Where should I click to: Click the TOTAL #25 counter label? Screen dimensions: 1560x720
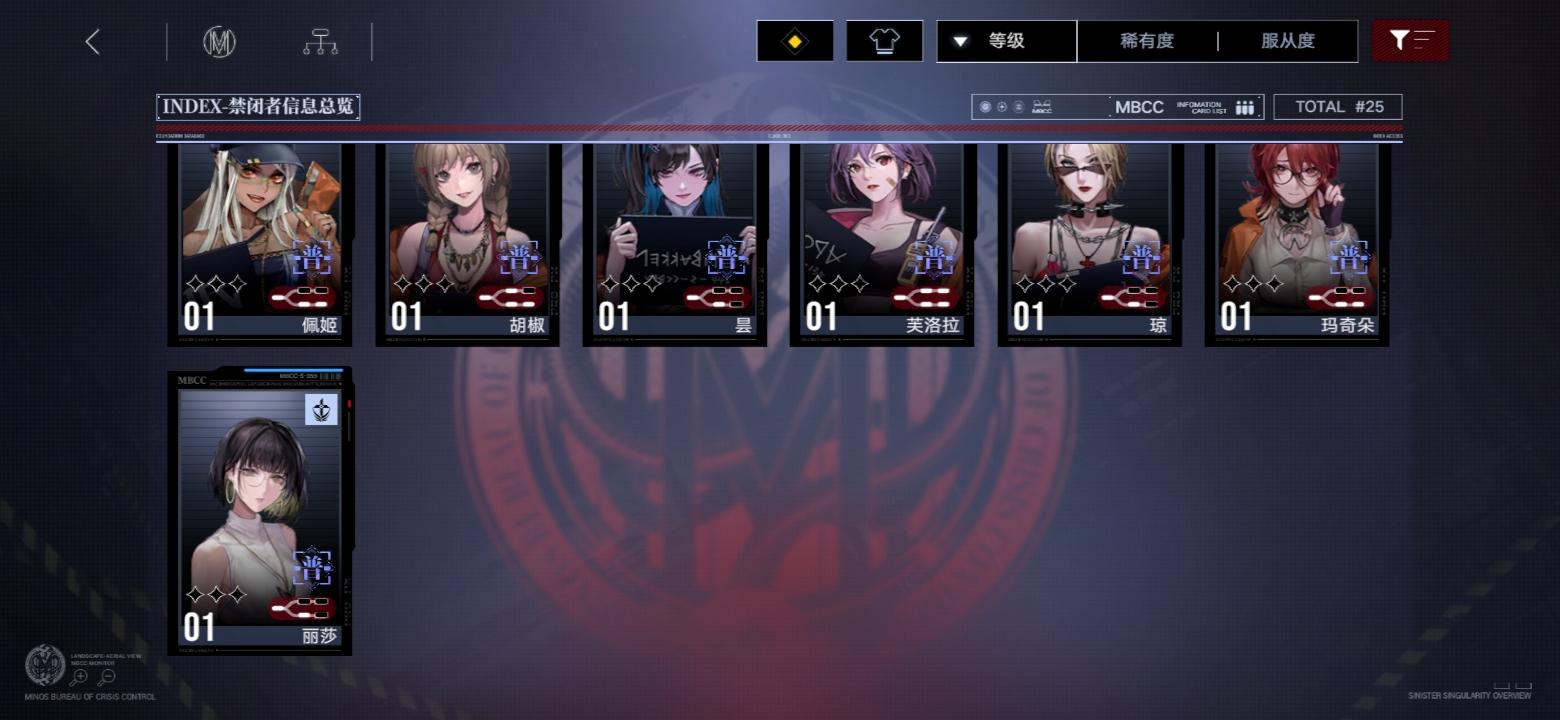click(1338, 106)
